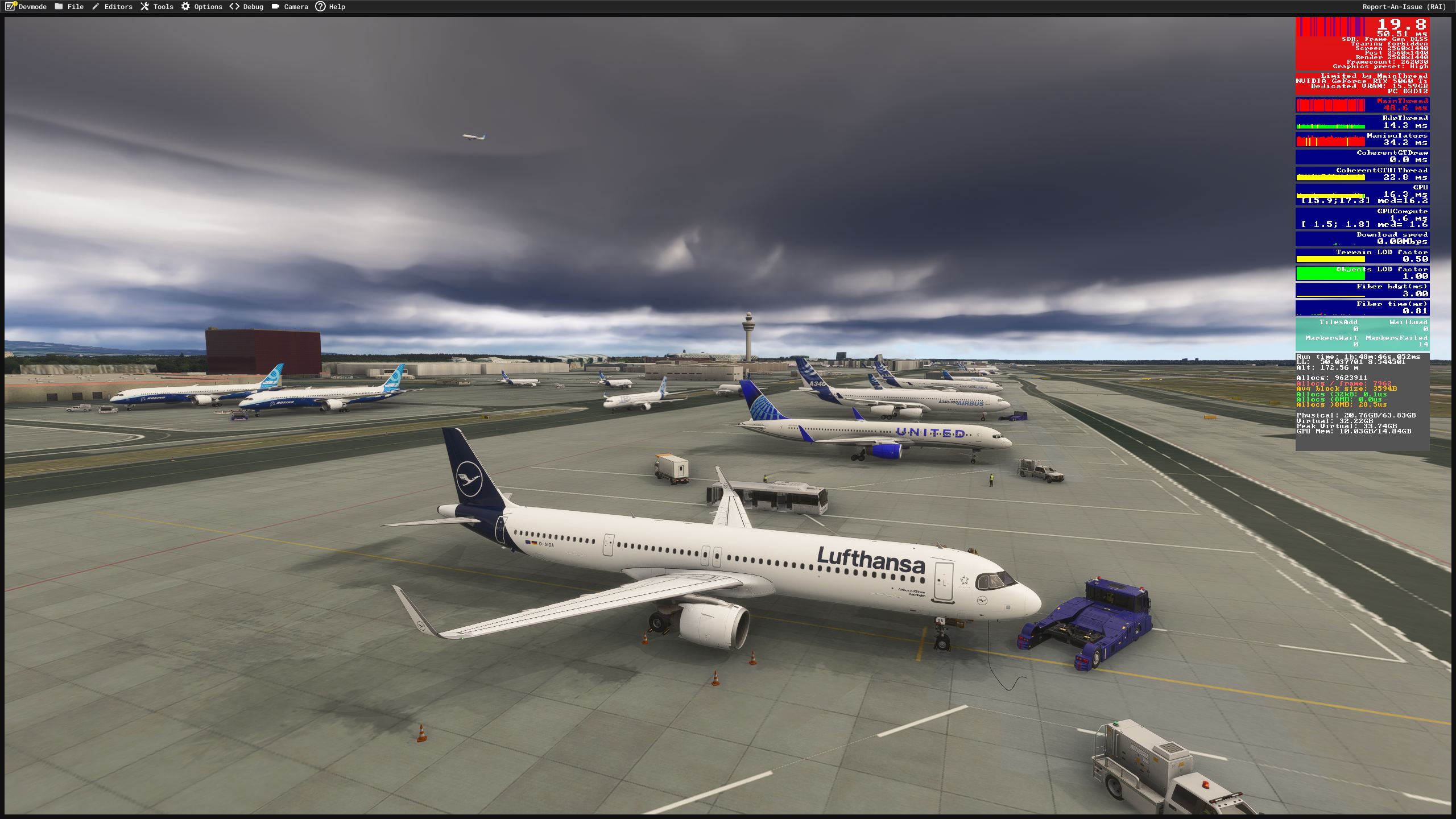Click the File folder icon
The width and height of the screenshot is (1456, 819).
pos(59,7)
